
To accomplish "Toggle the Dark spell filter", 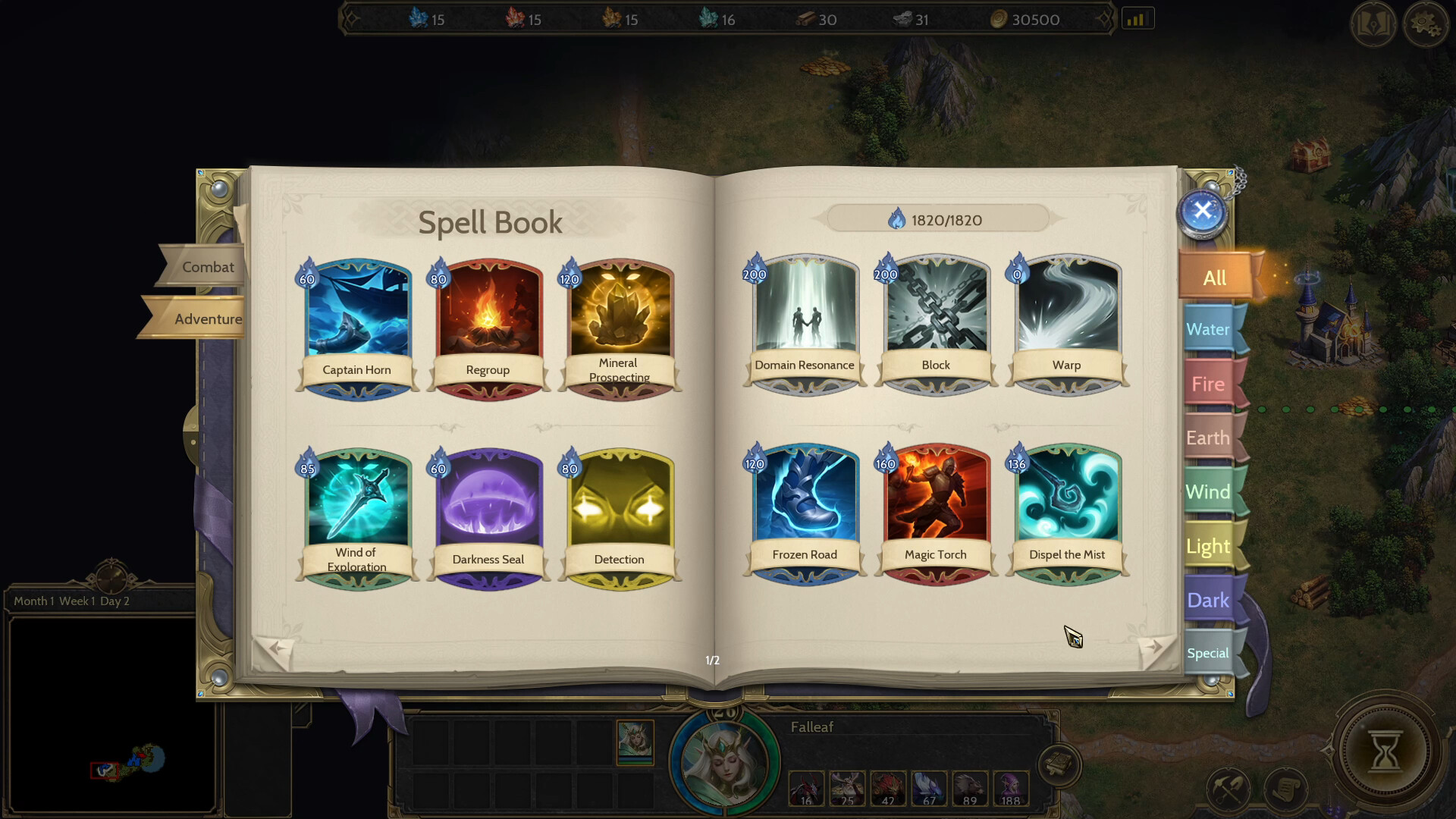I will click(x=1210, y=600).
